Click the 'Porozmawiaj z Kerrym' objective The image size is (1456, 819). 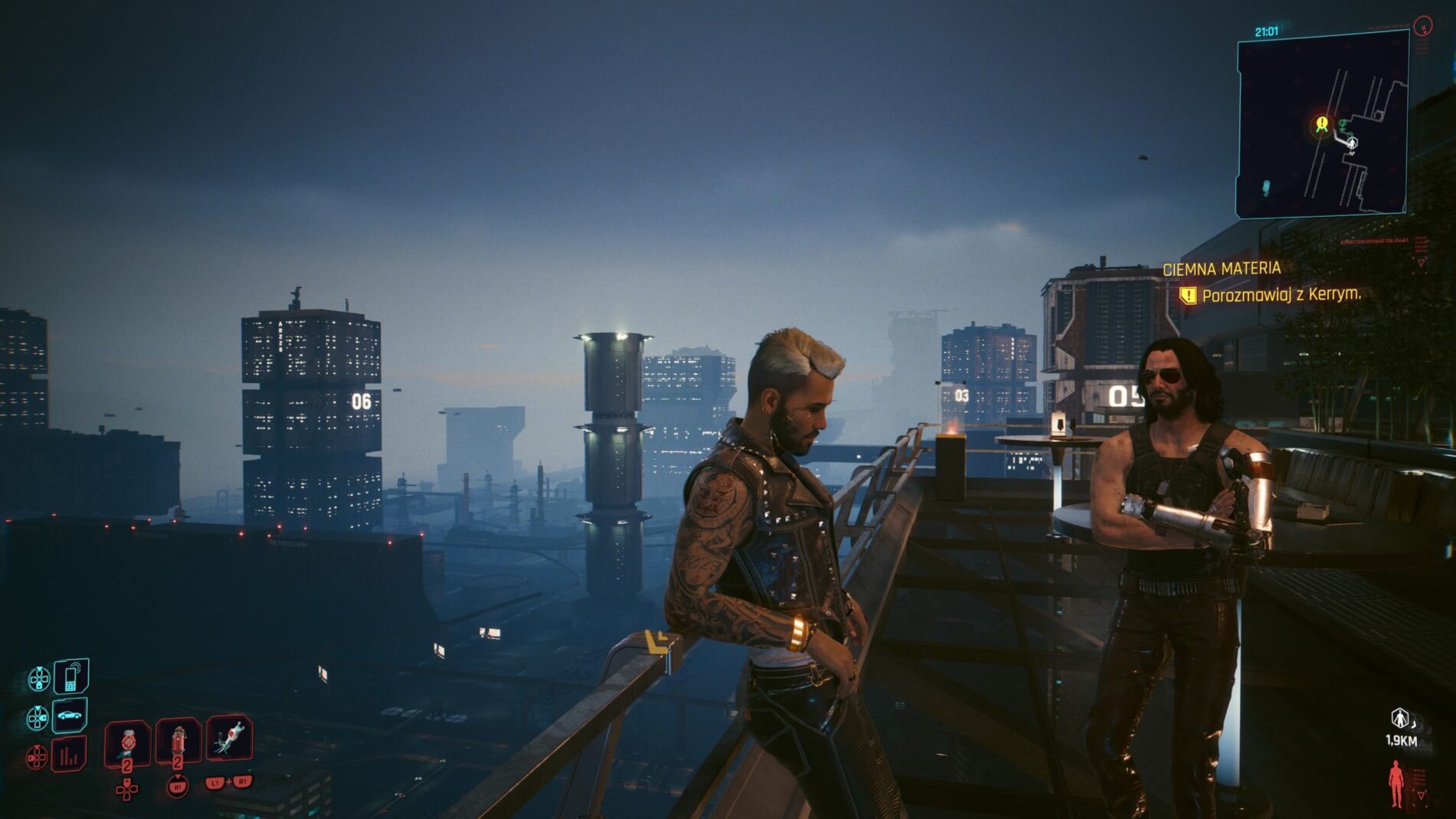pos(1281,295)
